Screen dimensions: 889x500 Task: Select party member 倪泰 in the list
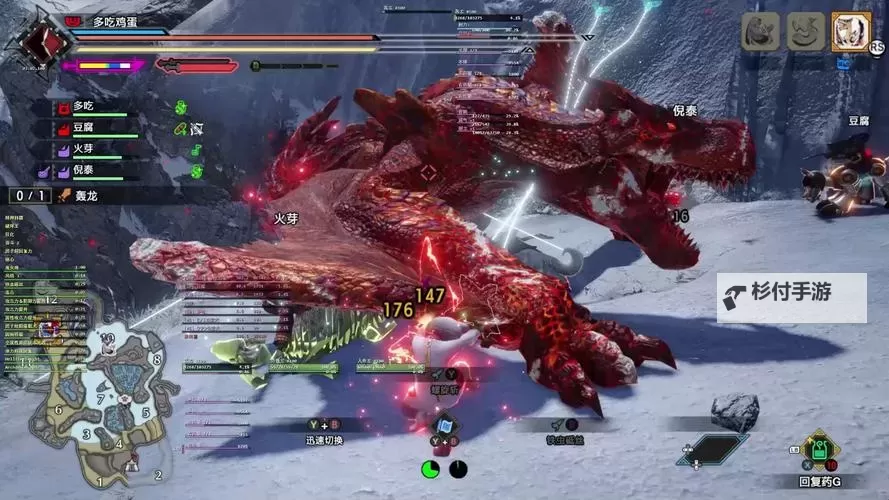84,171
